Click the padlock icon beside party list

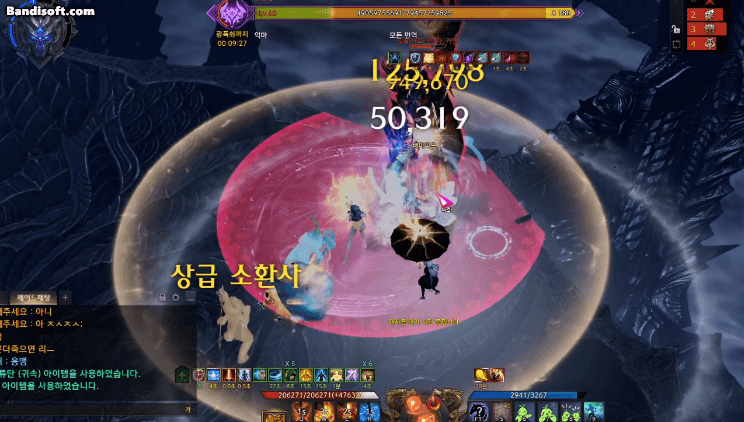[x=675, y=30]
